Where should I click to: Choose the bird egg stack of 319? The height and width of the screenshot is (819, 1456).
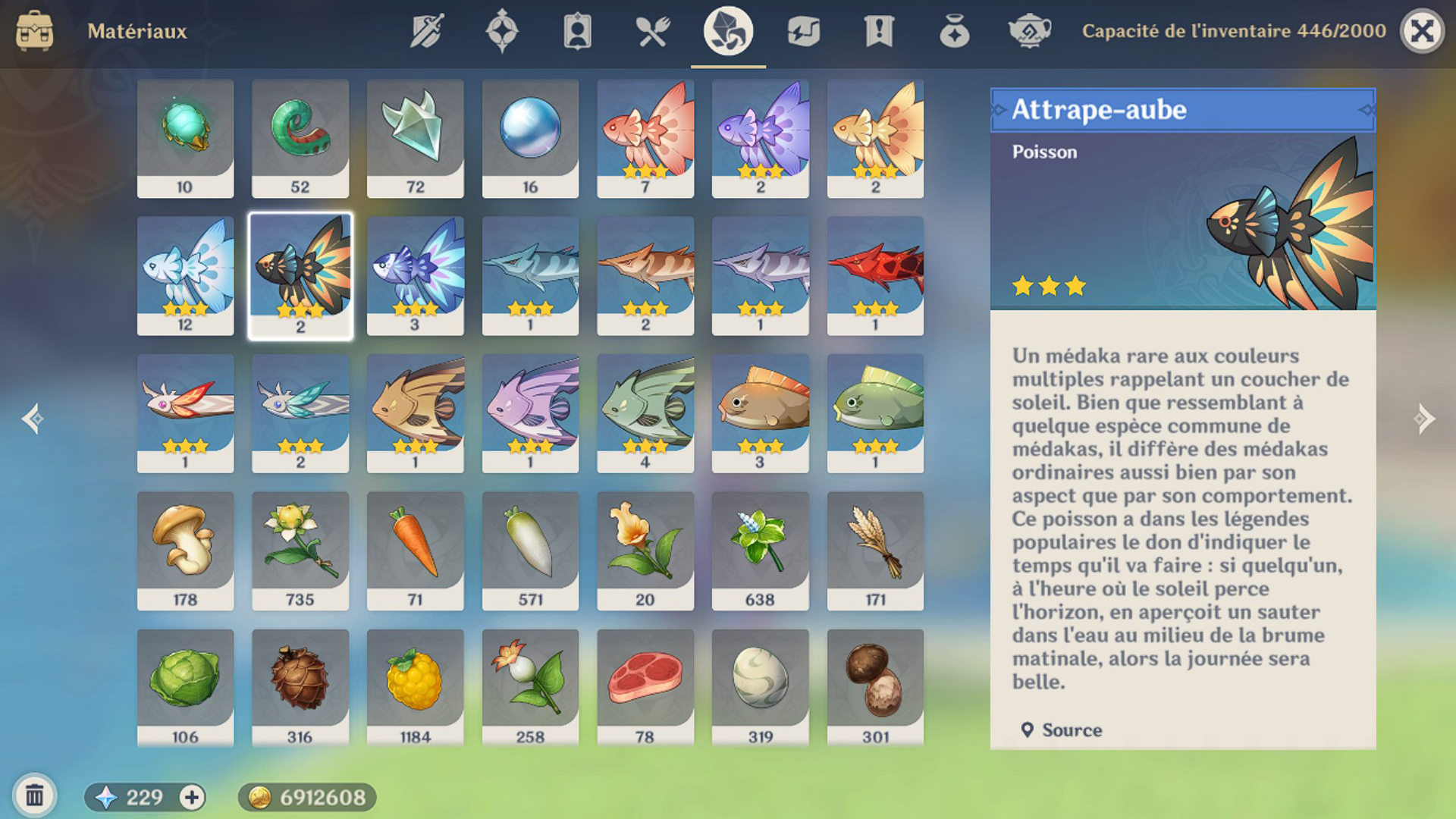pyautogui.click(x=760, y=687)
